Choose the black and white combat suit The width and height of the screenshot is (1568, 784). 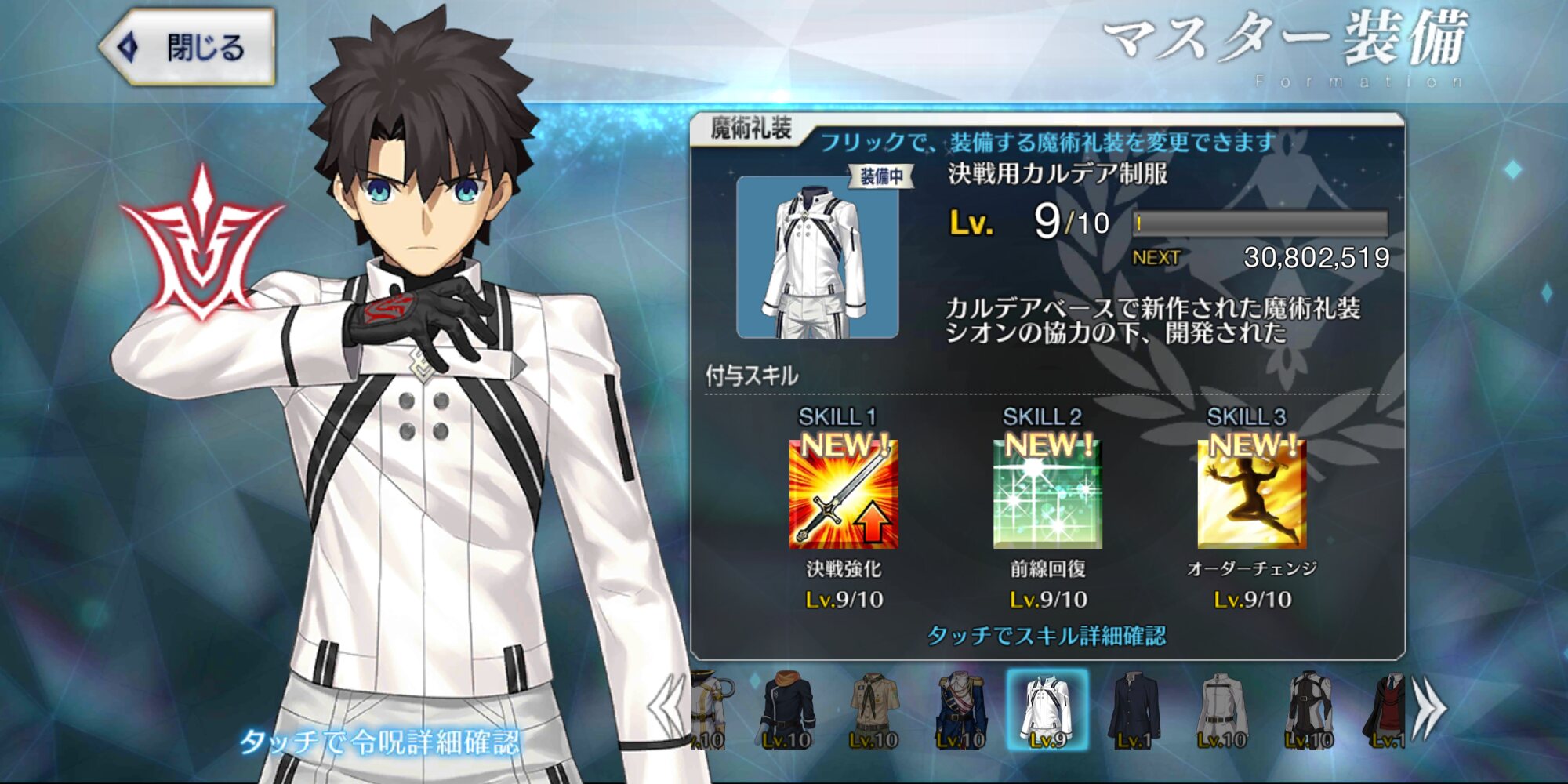click(1308, 710)
